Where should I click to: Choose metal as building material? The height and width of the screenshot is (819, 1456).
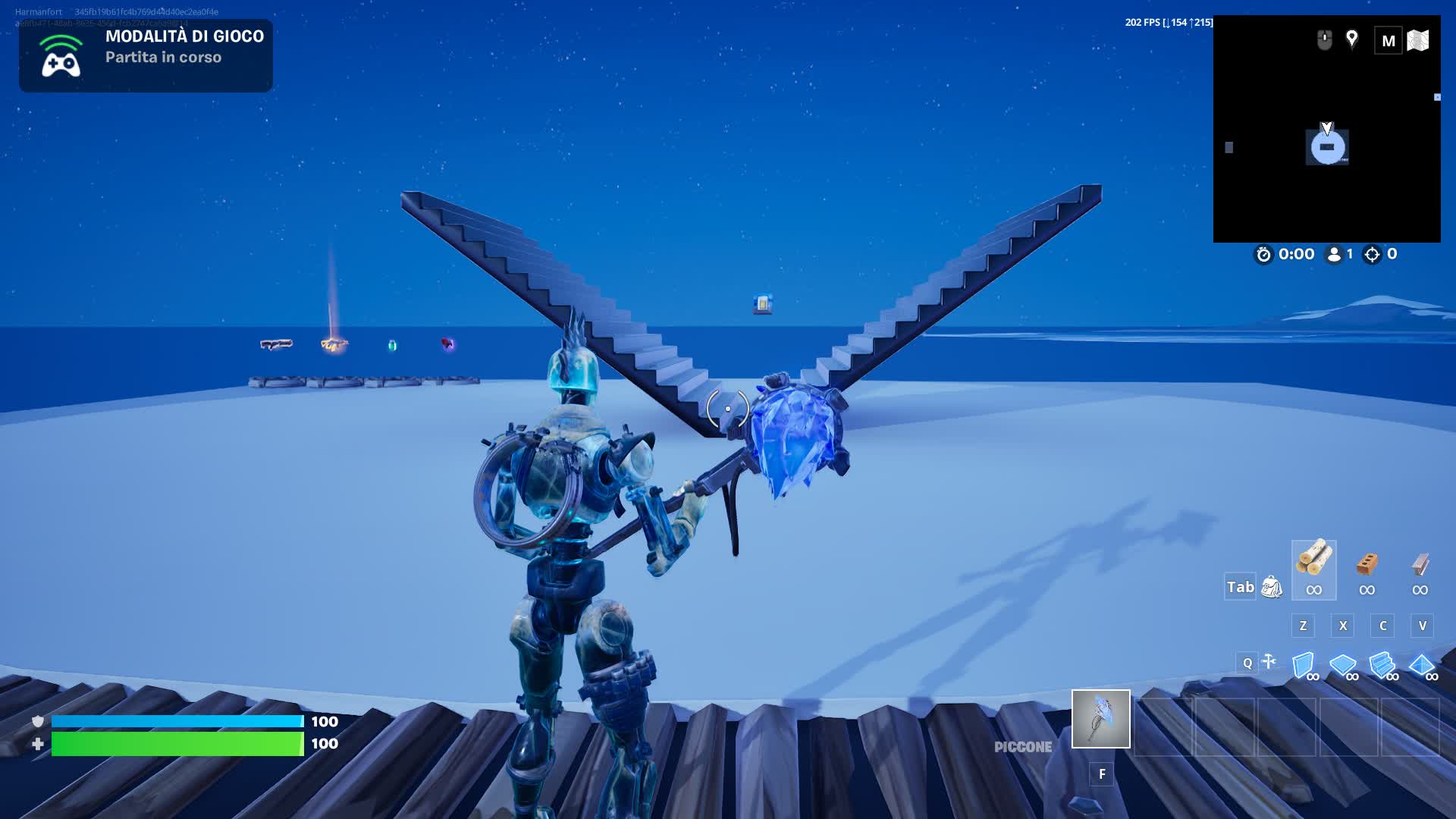[x=1420, y=569]
